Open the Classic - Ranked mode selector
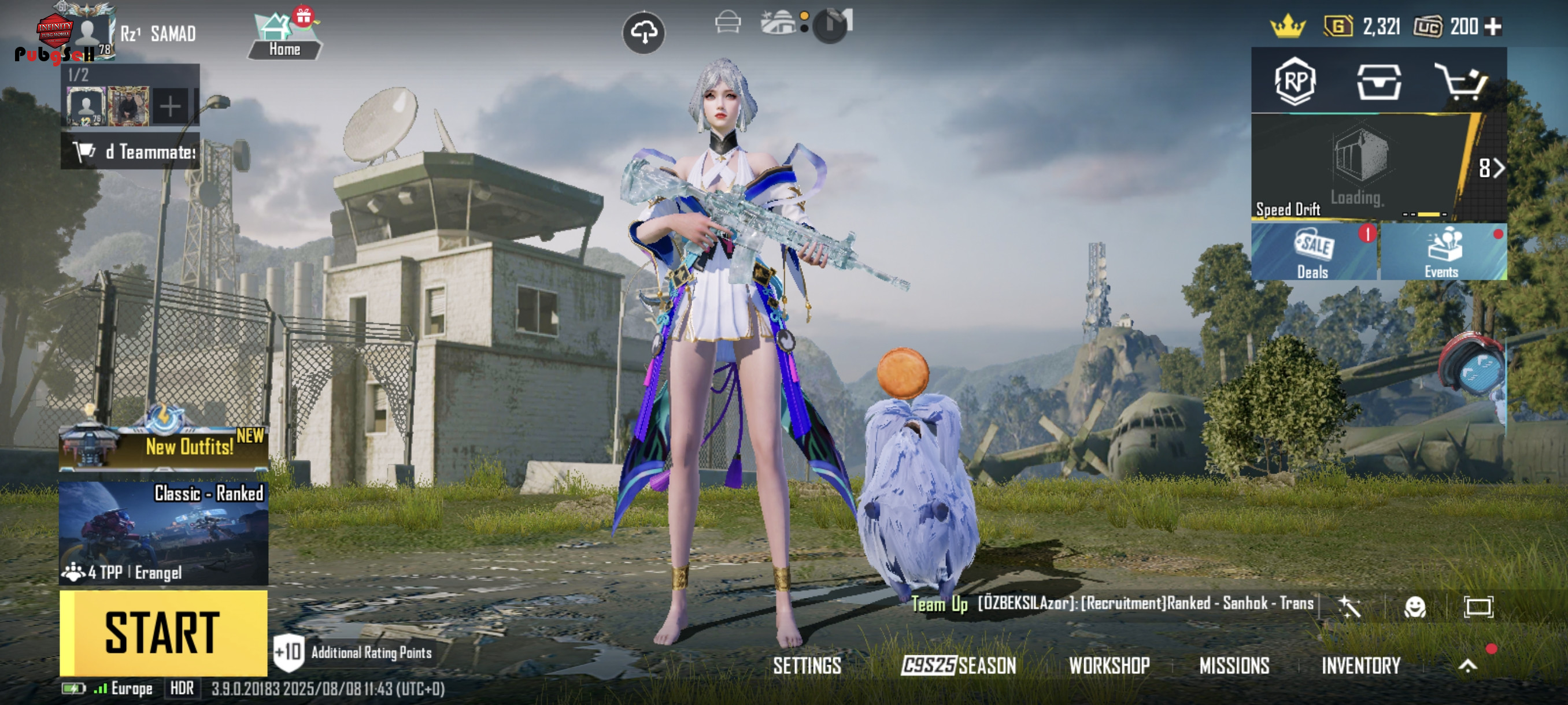The width and height of the screenshot is (1568, 705). pos(163,533)
